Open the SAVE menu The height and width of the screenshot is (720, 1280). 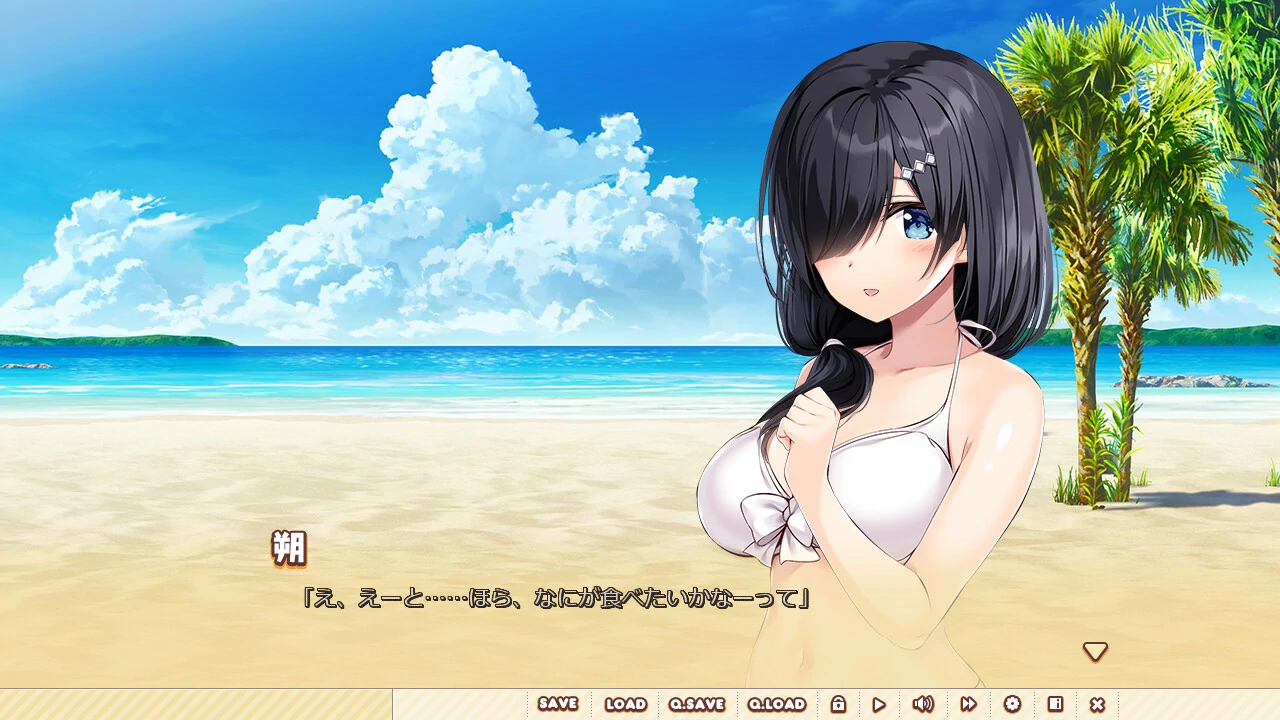(558, 704)
